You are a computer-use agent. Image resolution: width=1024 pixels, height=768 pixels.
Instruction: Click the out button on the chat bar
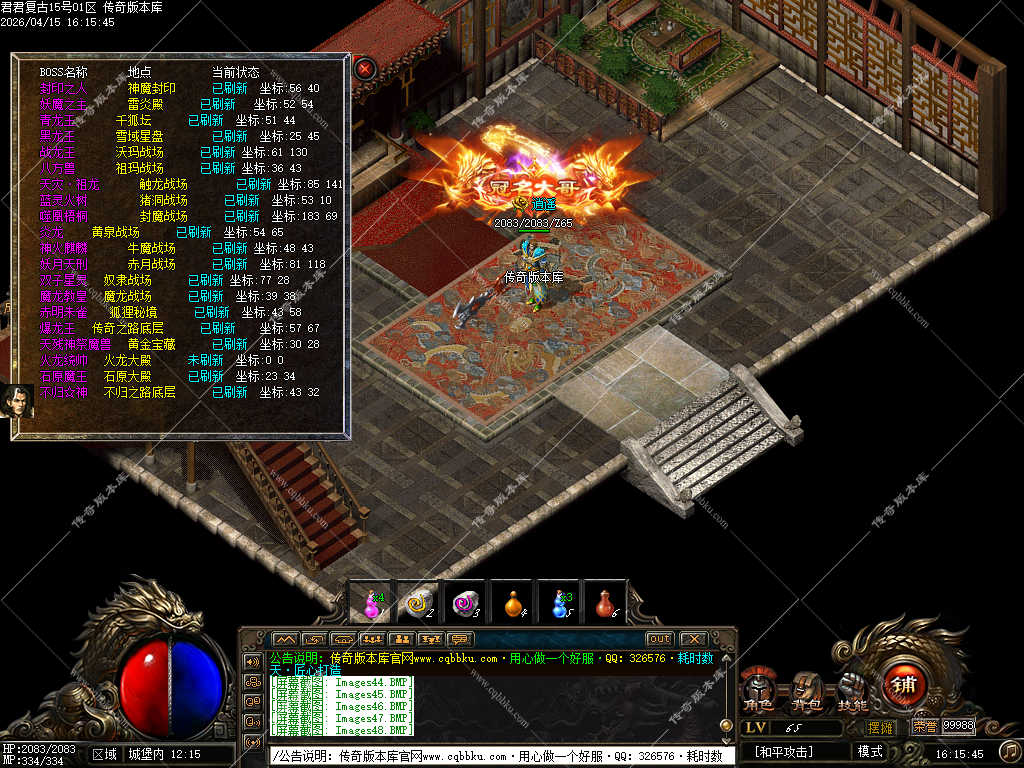click(659, 639)
